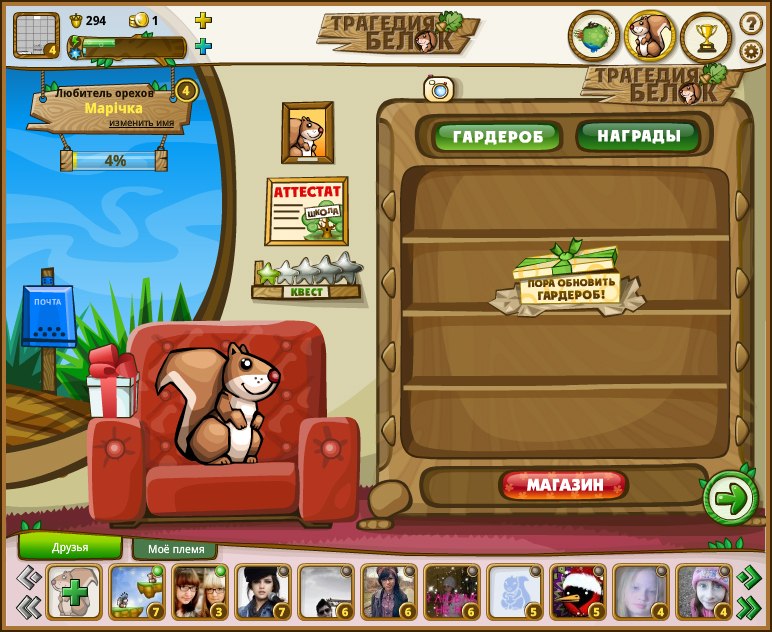Switch to Моё племя tribe tab
The width and height of the screenshot is (772, 632).
click(175, 549)
